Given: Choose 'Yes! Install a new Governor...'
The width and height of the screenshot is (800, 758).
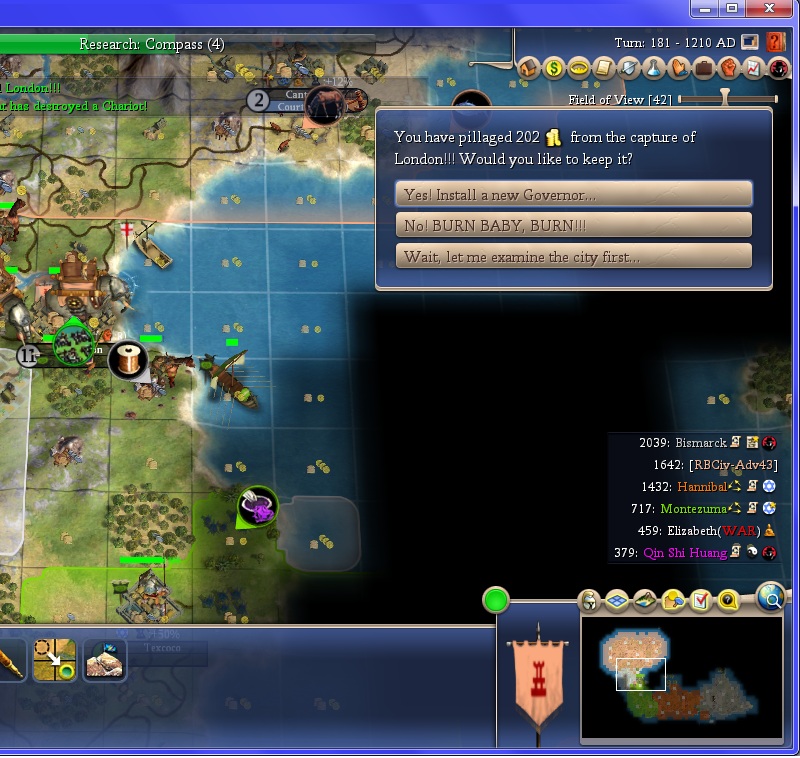Looking at the screenshot, I should tap(573, 194).
